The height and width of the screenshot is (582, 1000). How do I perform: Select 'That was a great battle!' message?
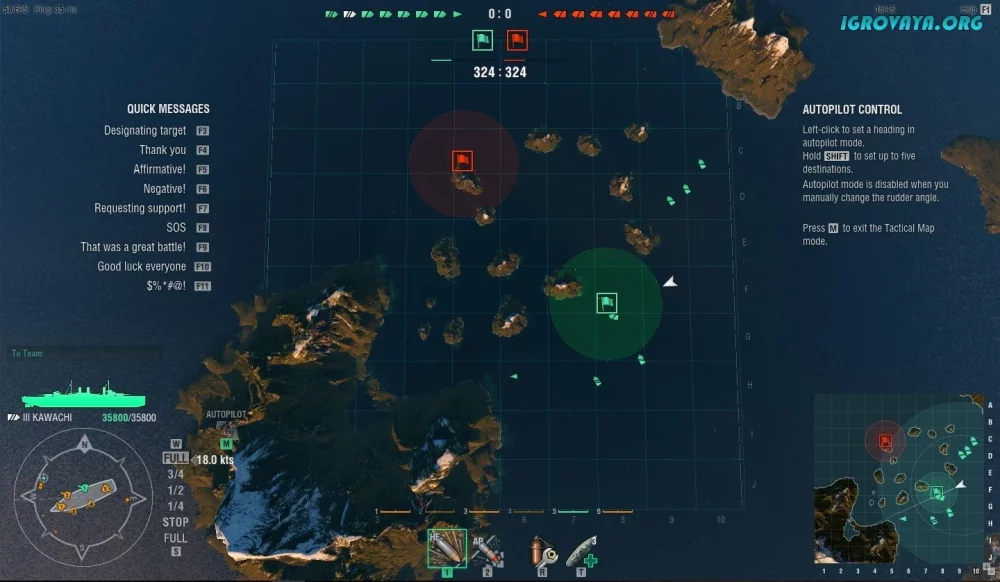tap(133, 247)
